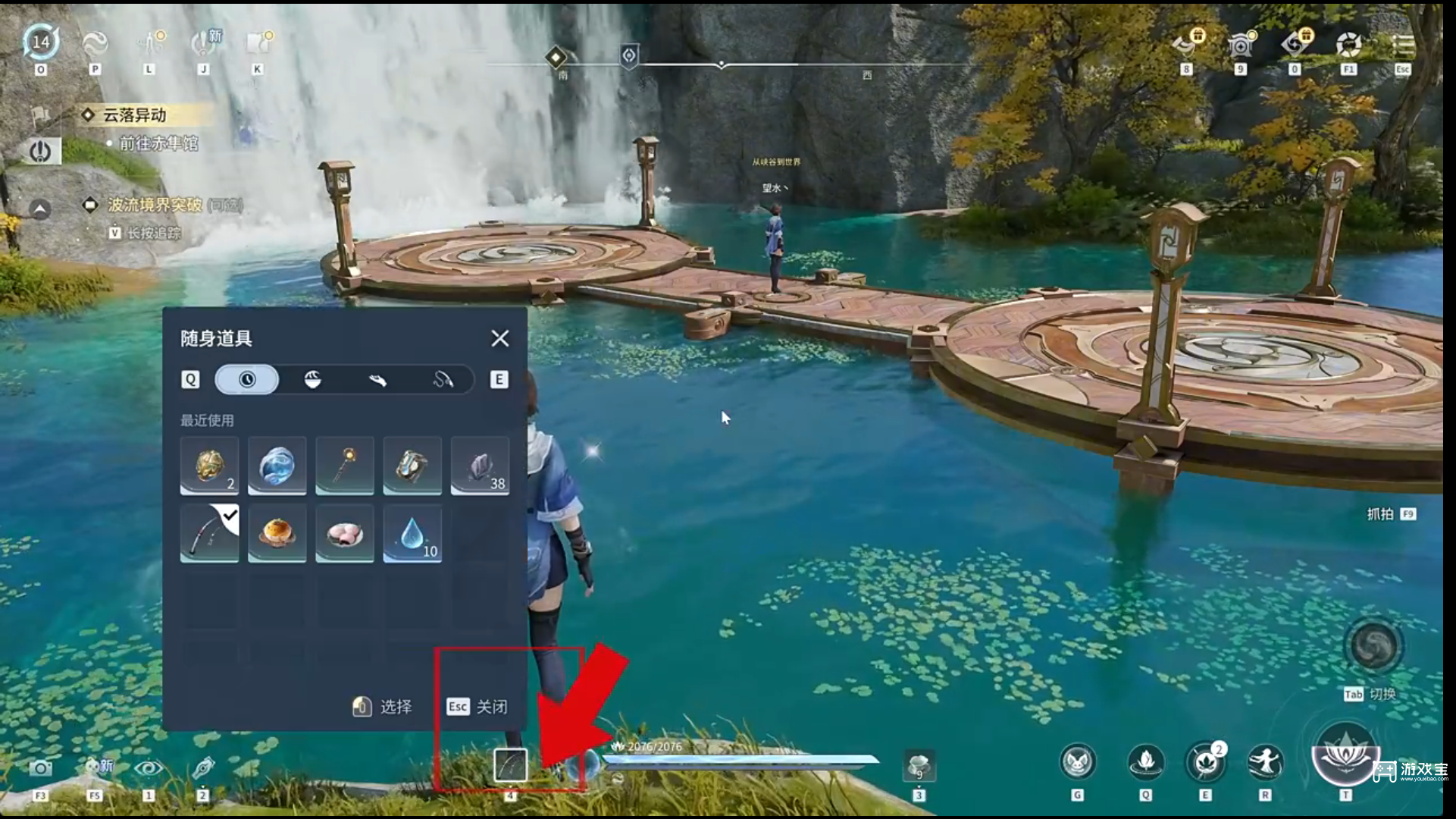Image resolution: width=1456 pixels, height=819 pixels.
Task: Click the 关闭 button in the panel
Action: pyautogui.click(x=478, y=707)
